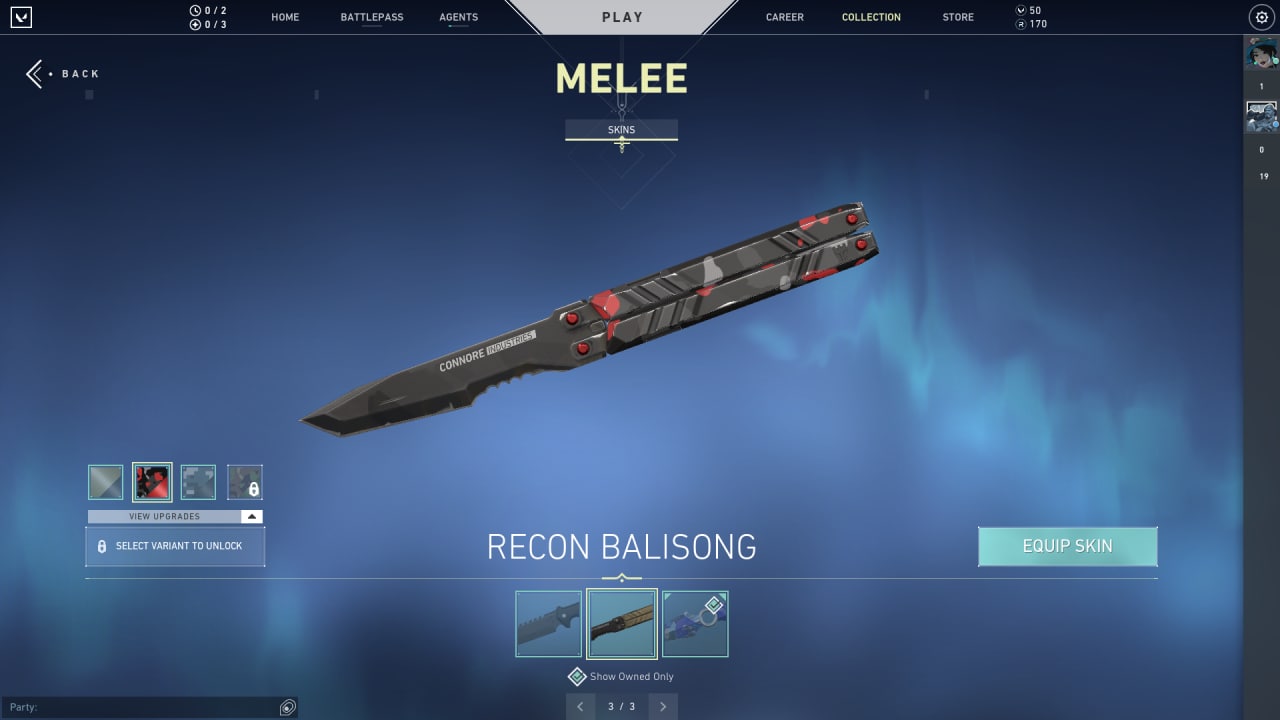Click the daily missions clock icon
The height and width of the screenshot is (720, 1280).
(x=194, y=9)
